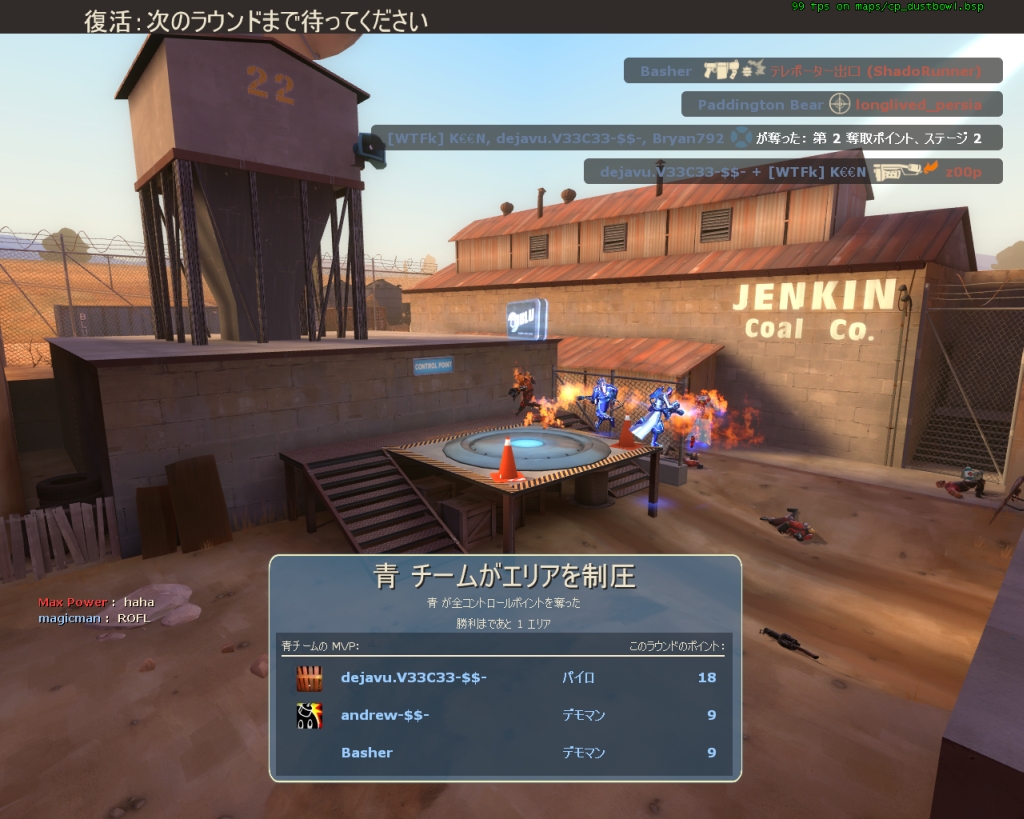Select Basher's teleporter kill feed entry
Screen dimensions: 1024x819
tap(812, 71)
